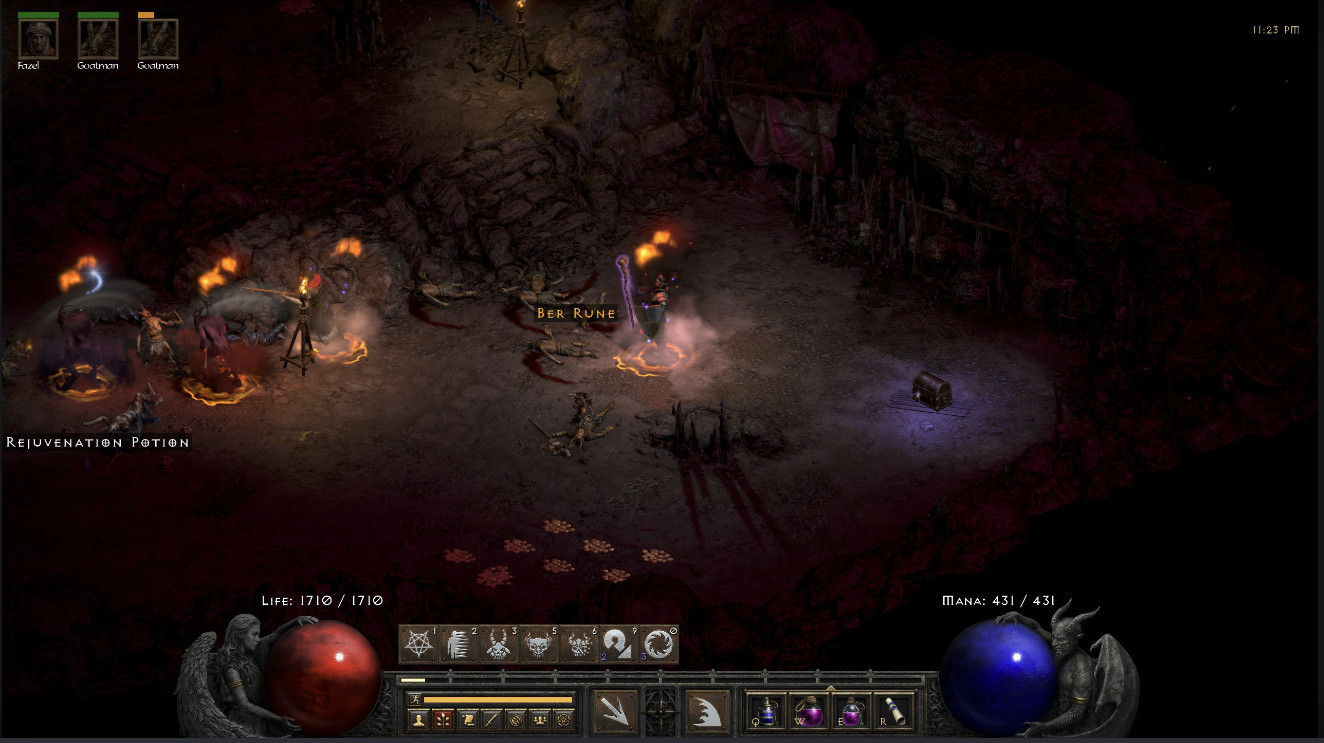
Task: Change the left-click arrow attack skill
Action: [615, 711]
